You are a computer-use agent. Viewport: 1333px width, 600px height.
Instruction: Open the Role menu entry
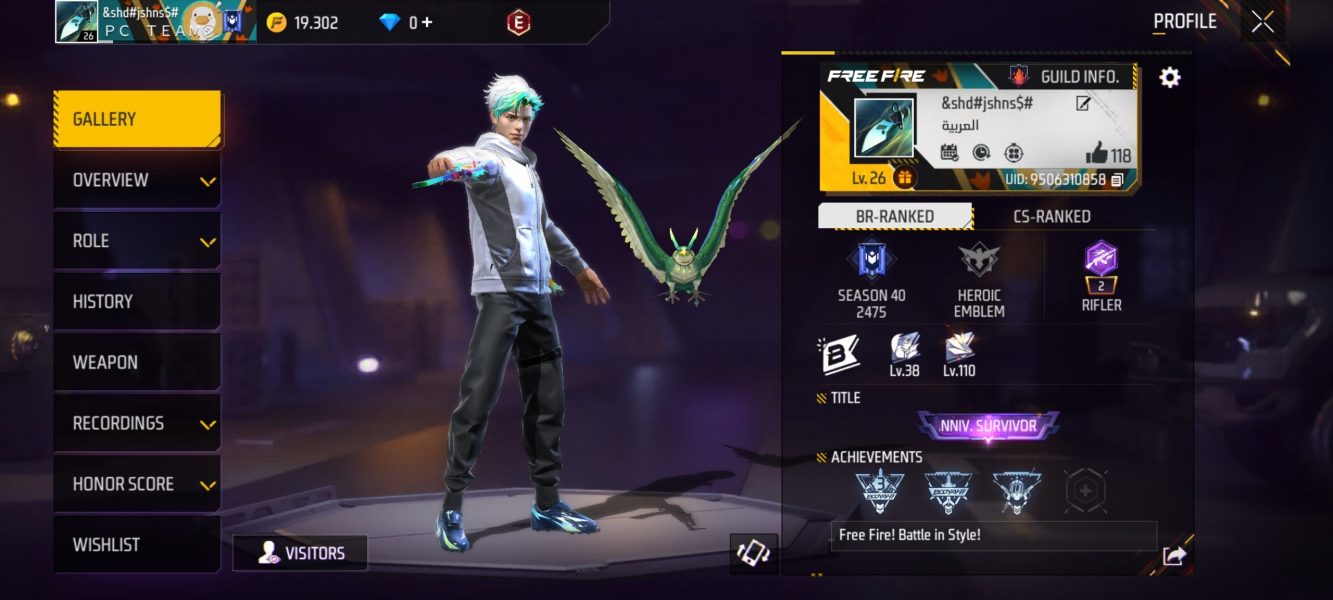point(137,241)
